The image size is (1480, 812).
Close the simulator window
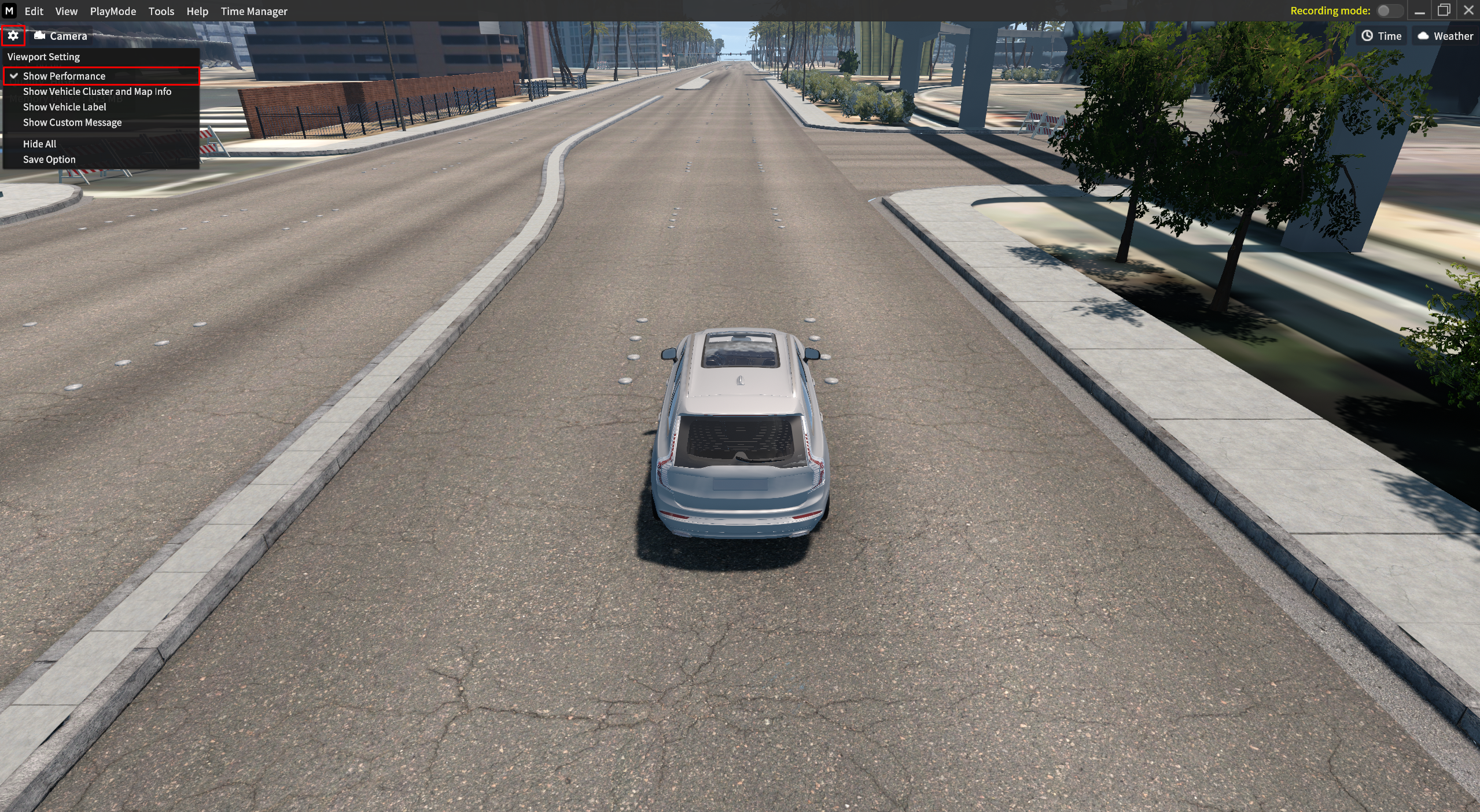(1468, 11)
